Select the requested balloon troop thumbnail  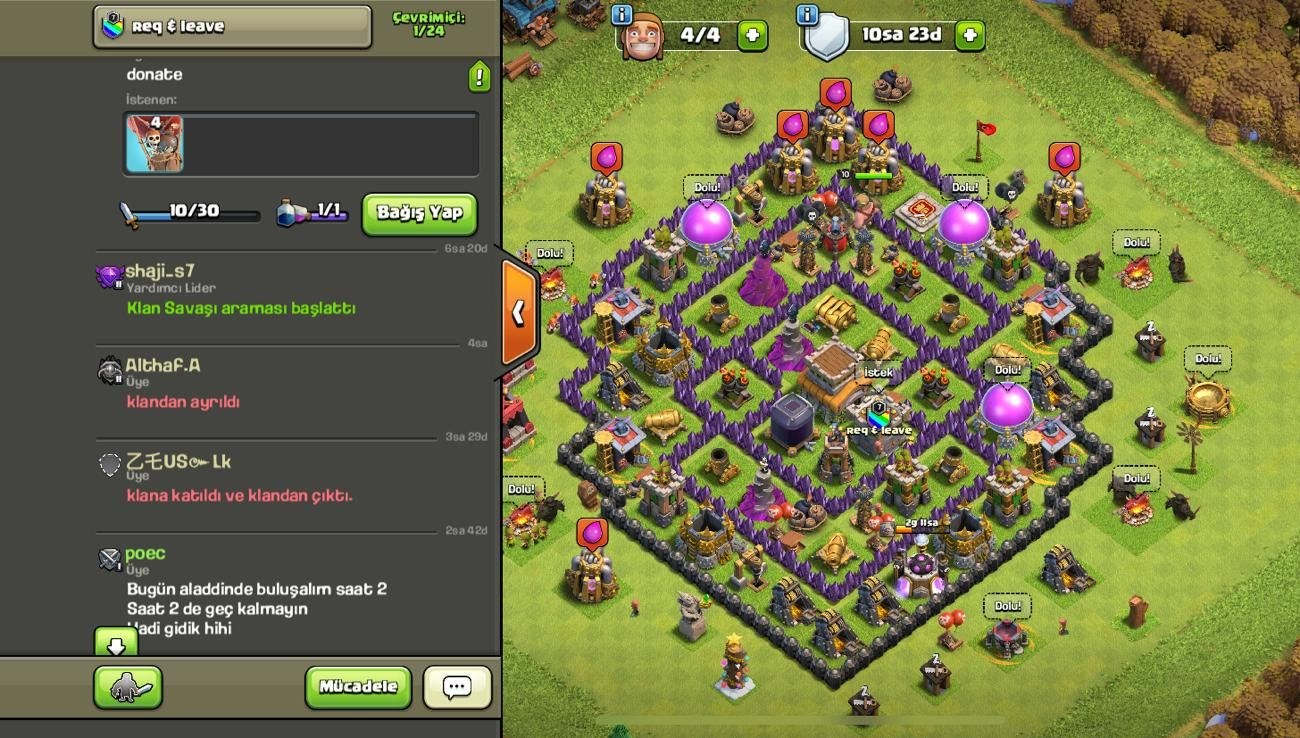click(155, 144)
